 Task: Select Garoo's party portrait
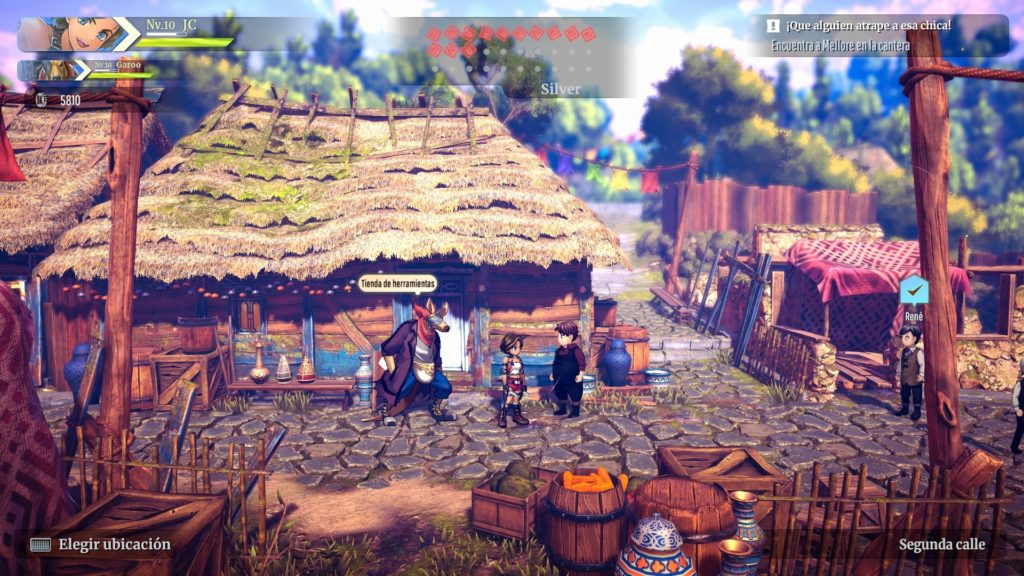tap(53, 70)
